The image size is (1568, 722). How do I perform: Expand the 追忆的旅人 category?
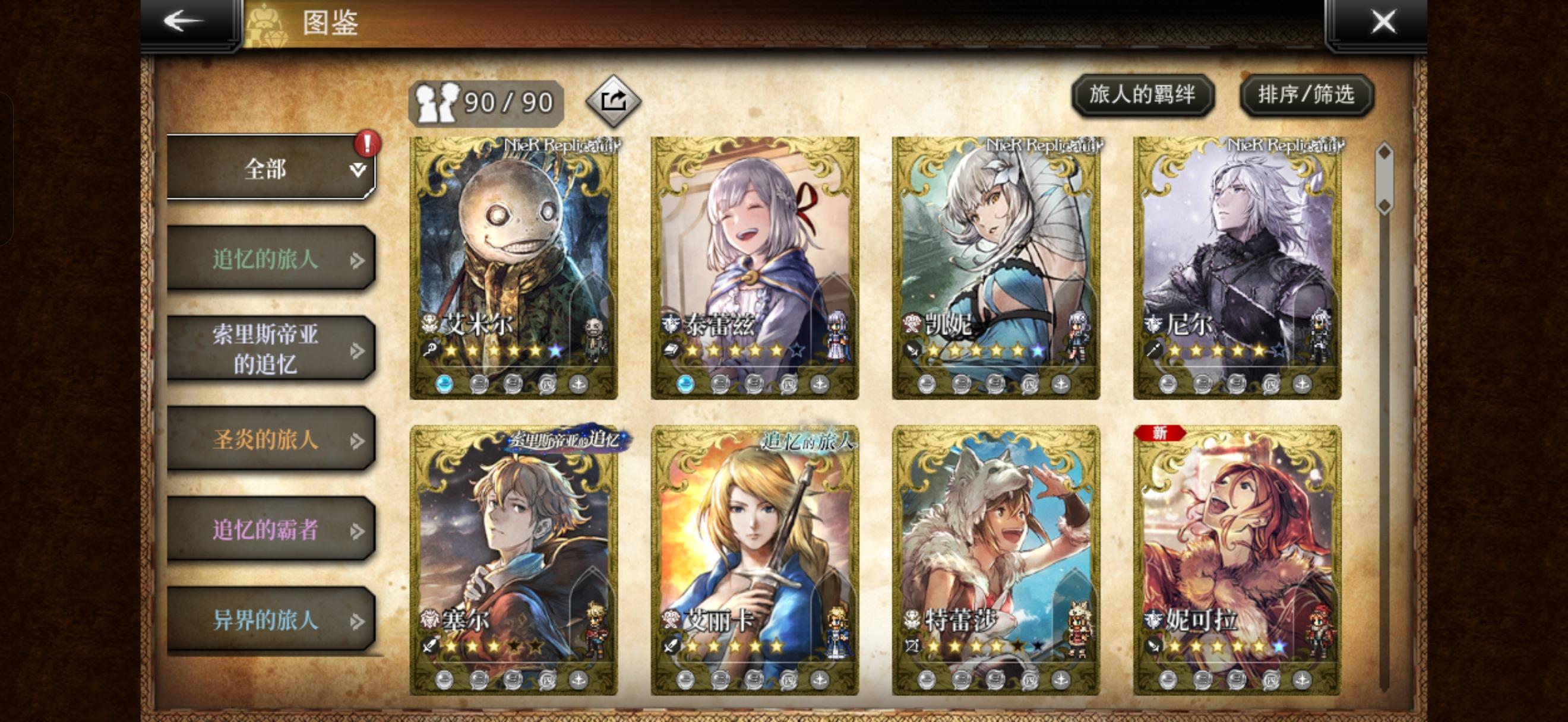(x=267, y=260)
